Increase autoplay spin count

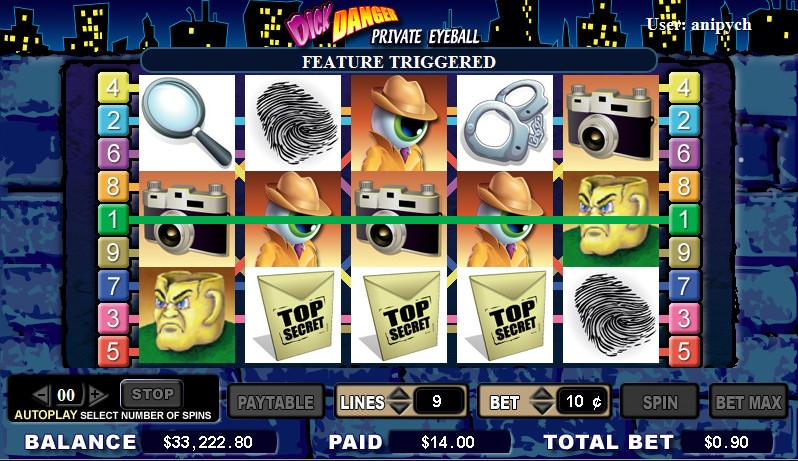[x=97, y=395]
